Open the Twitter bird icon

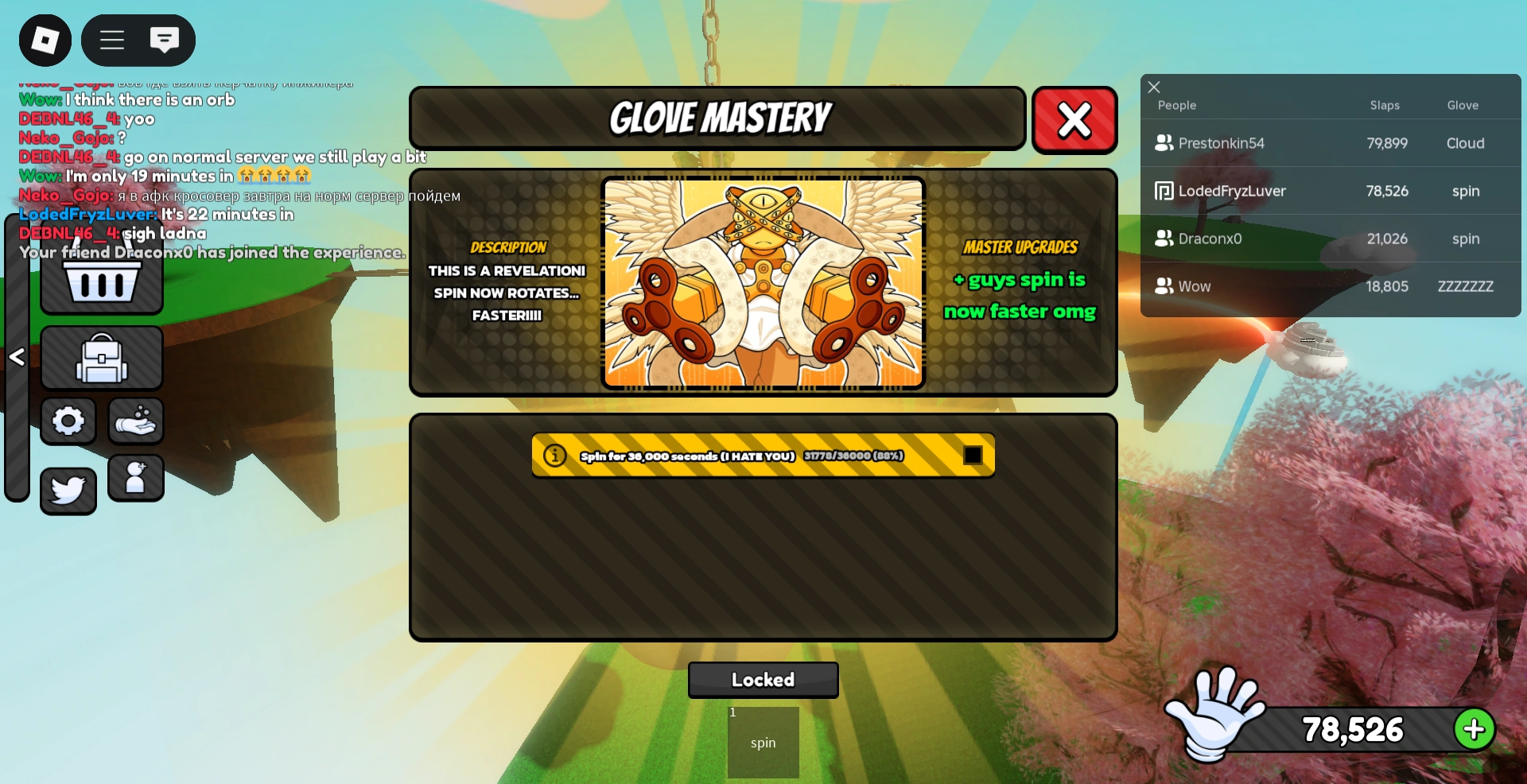pyautogui.click(x=68, y=491)
